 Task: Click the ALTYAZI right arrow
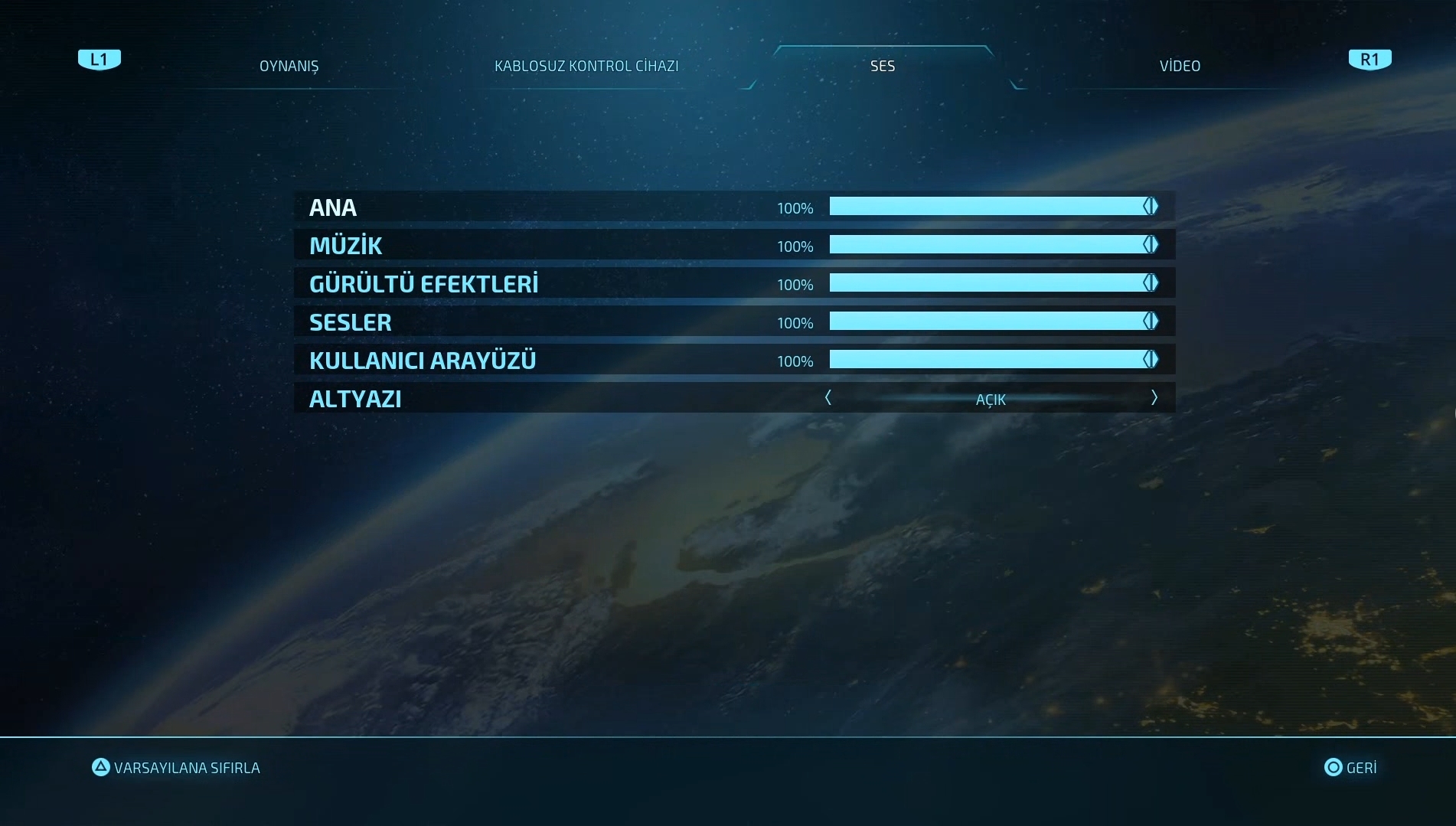(1154, 398)
